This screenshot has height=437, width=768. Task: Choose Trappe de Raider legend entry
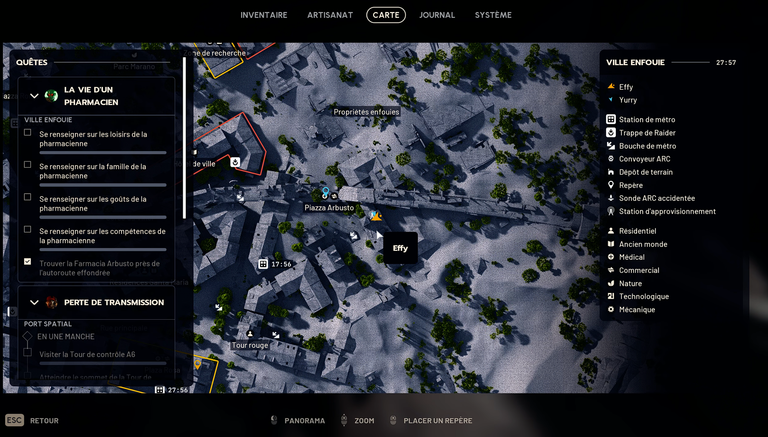click(647, 133)
